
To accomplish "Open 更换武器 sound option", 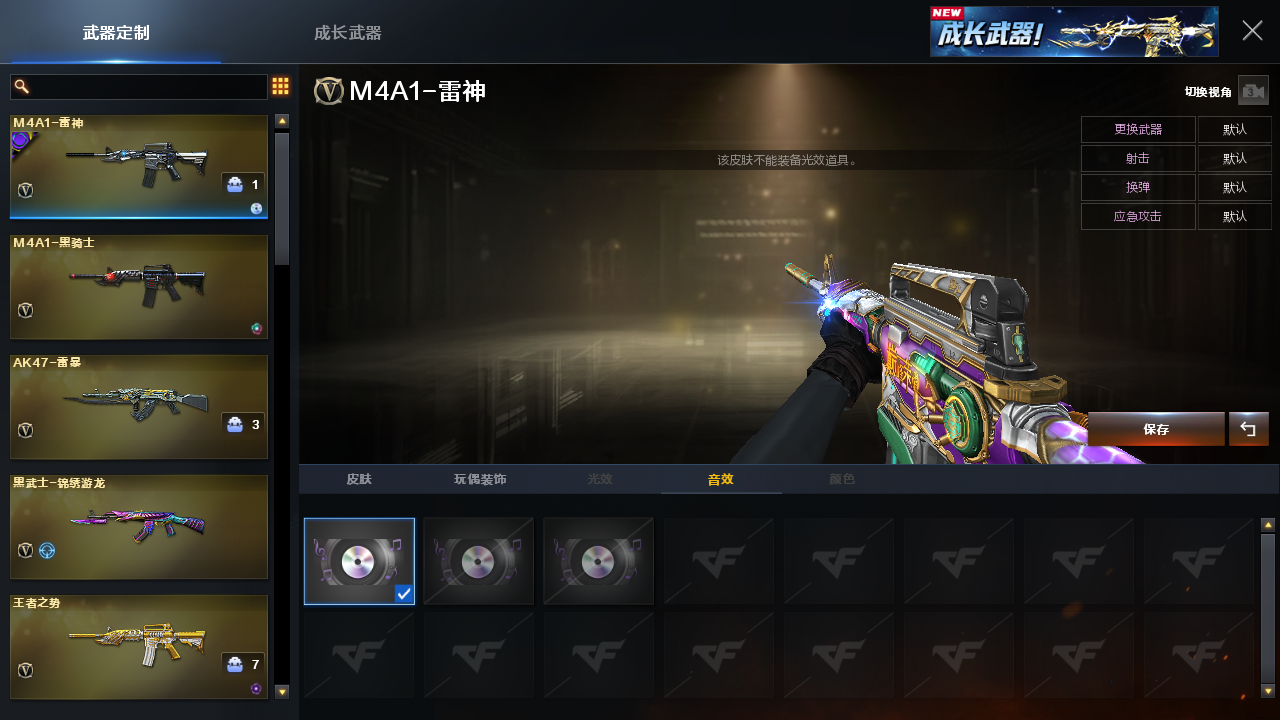I will click(1138, 130).
